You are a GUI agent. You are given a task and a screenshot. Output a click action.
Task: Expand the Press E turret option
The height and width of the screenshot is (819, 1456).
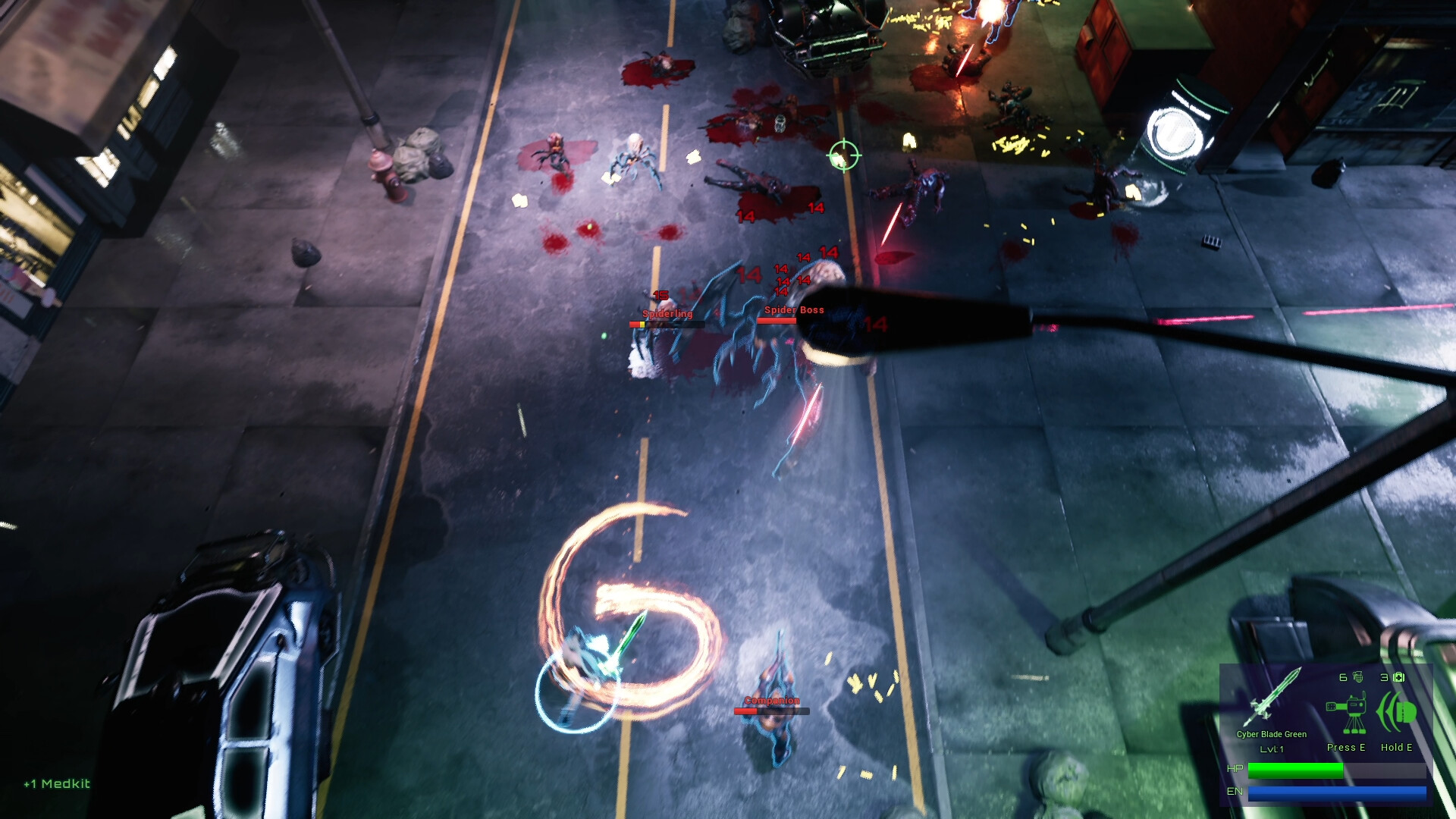point(1346,747)
